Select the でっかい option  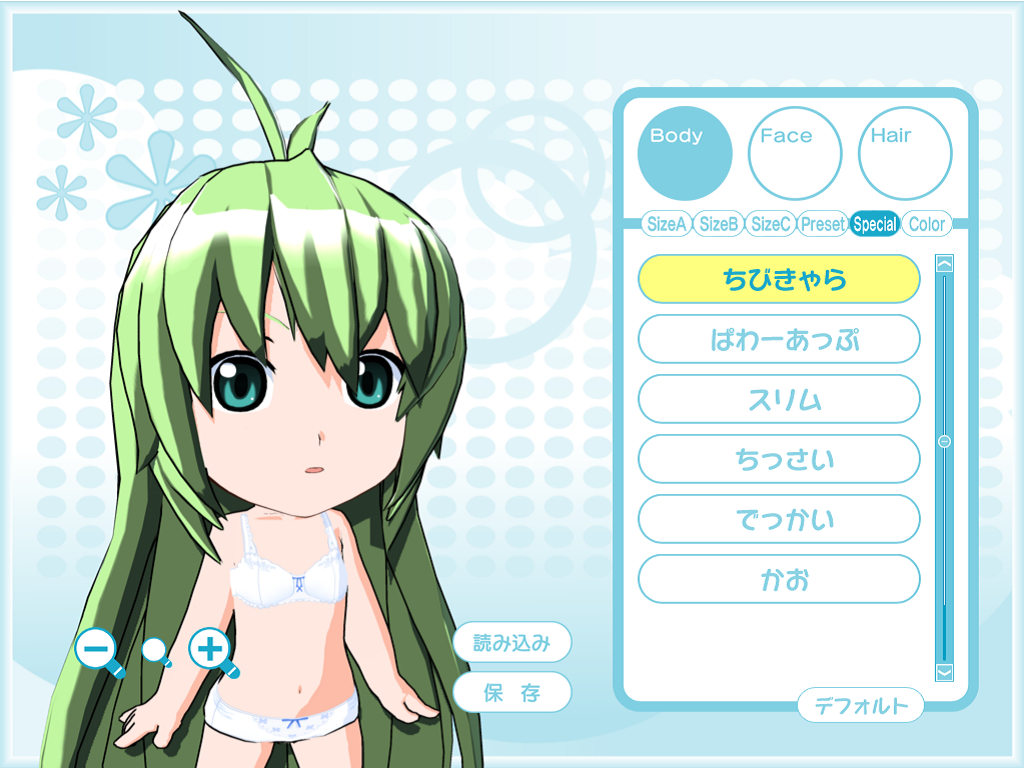click(x=778, y=519)
